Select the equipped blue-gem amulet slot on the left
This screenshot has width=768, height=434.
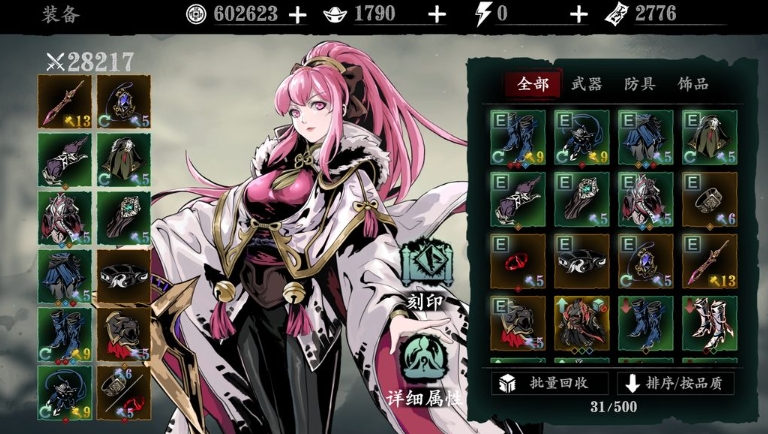pos(123,102)
